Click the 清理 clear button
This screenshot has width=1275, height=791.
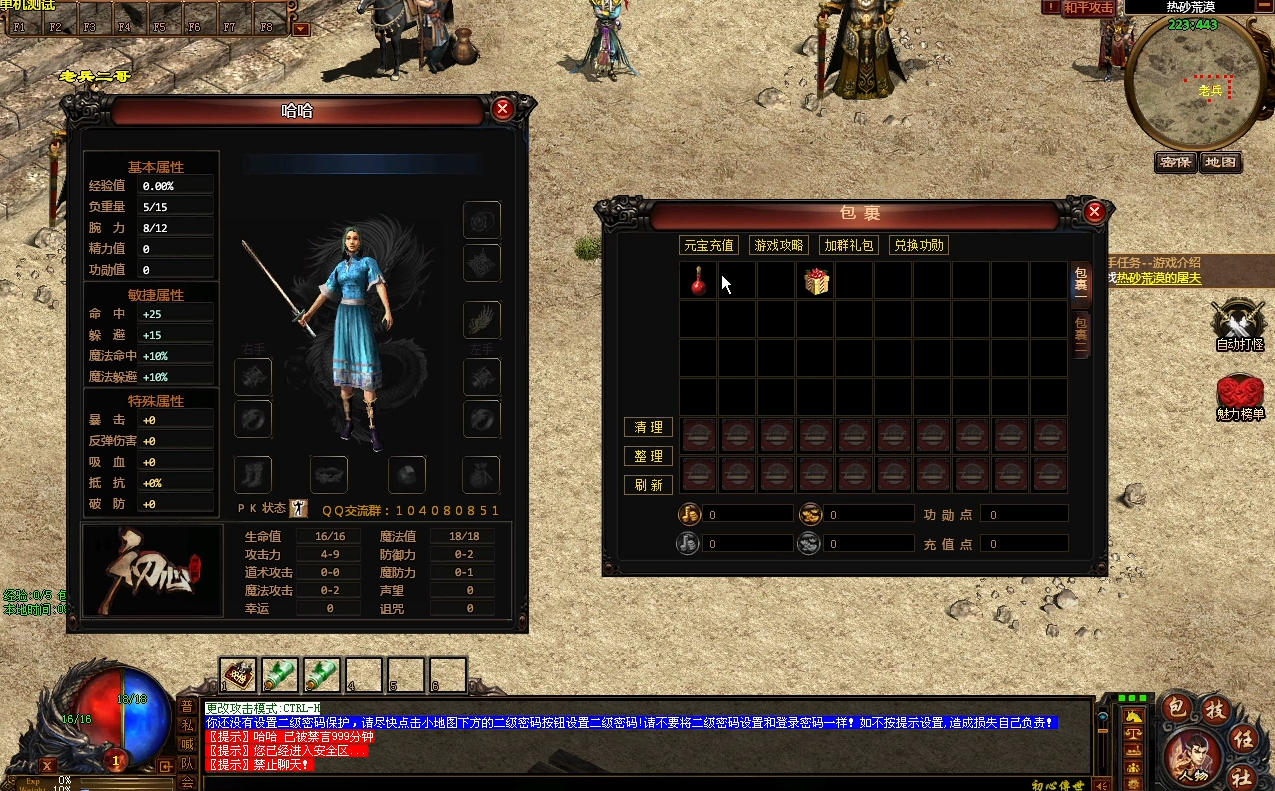648,427
